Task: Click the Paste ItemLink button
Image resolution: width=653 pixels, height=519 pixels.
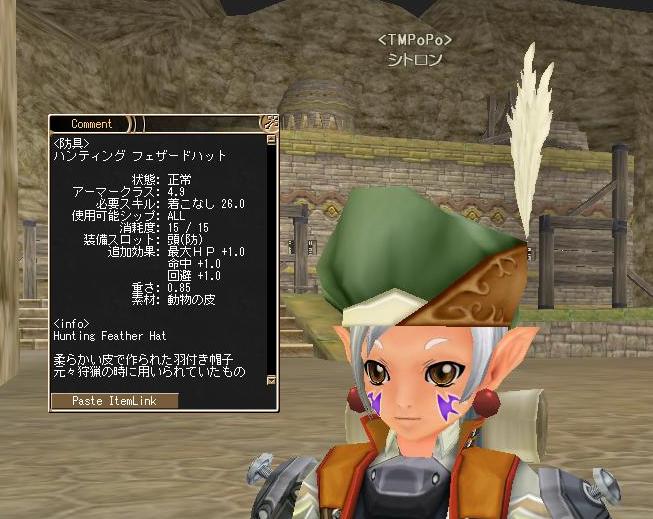Action: click(114, 400)
